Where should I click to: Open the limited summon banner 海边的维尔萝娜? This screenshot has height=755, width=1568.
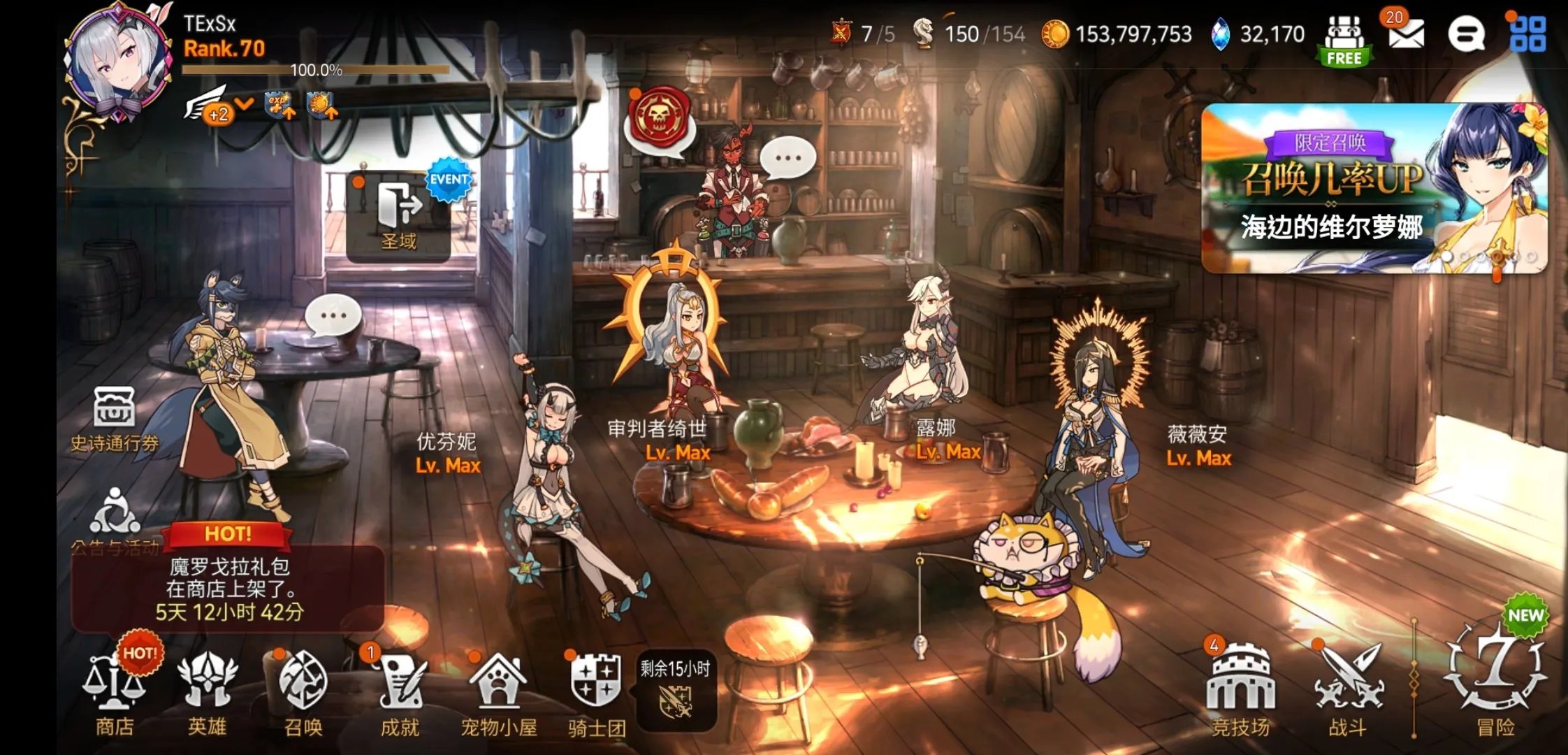(1374, 189)
